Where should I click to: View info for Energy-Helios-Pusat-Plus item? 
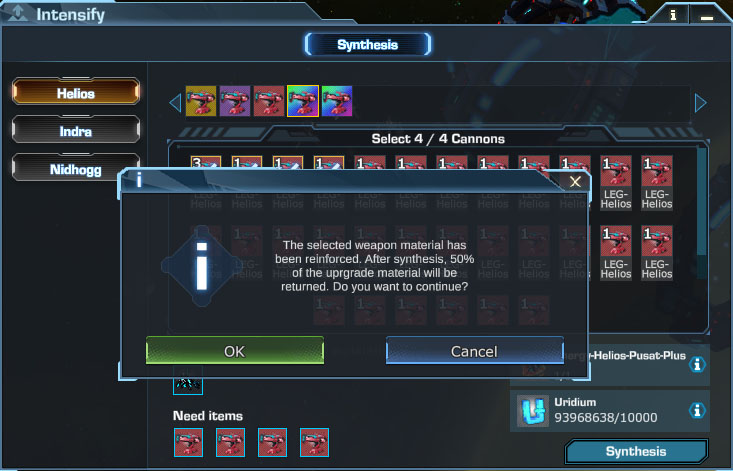tap(698, 365)
